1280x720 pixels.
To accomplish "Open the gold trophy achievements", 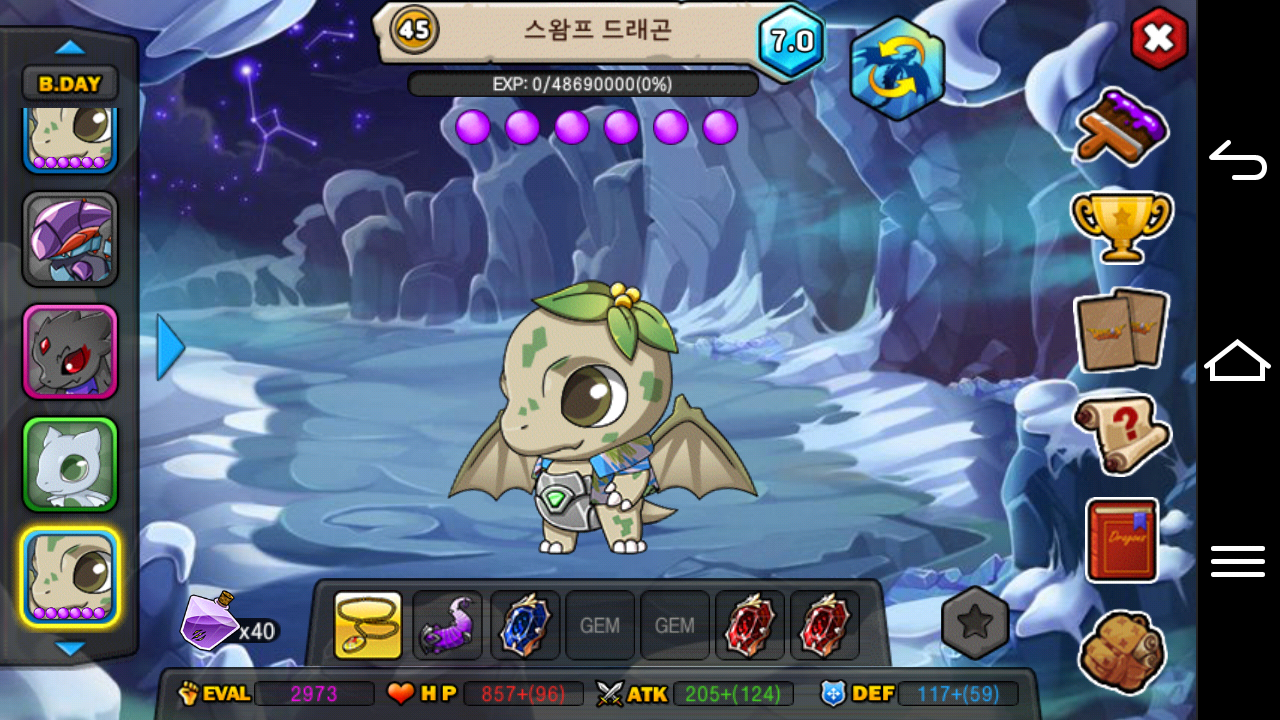I will click(1122, 226).
